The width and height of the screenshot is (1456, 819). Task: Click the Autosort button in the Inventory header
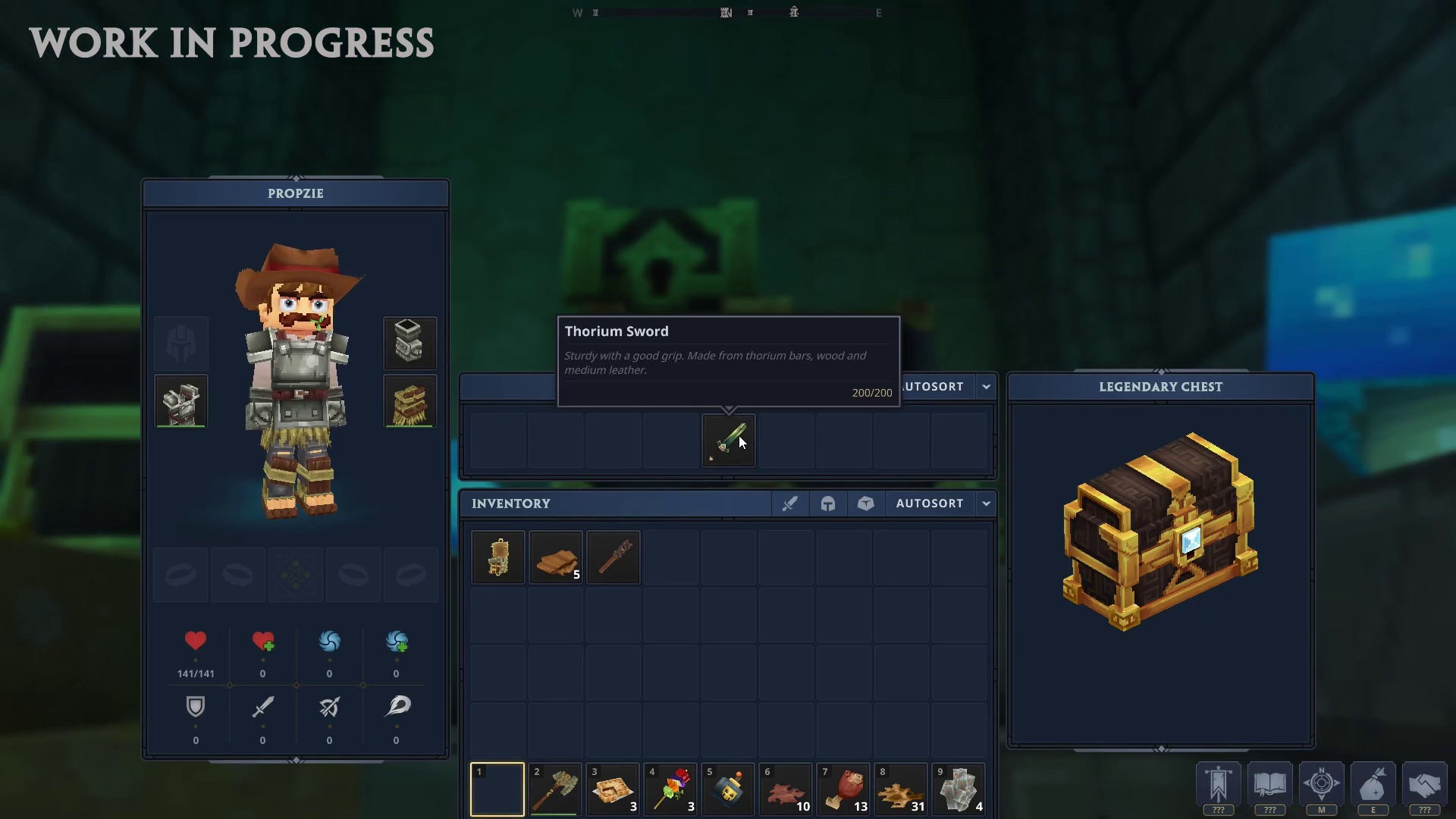click(x=929, y=504)
